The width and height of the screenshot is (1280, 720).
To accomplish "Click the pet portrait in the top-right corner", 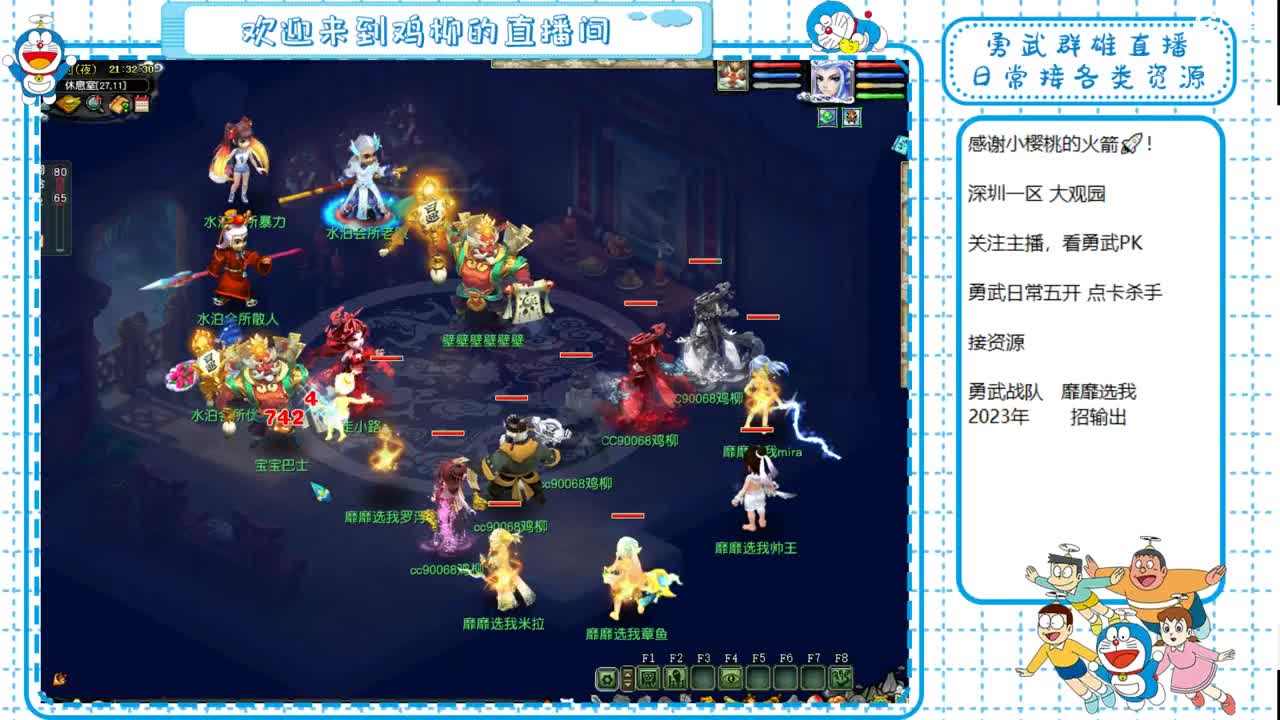I will point(733,76).
